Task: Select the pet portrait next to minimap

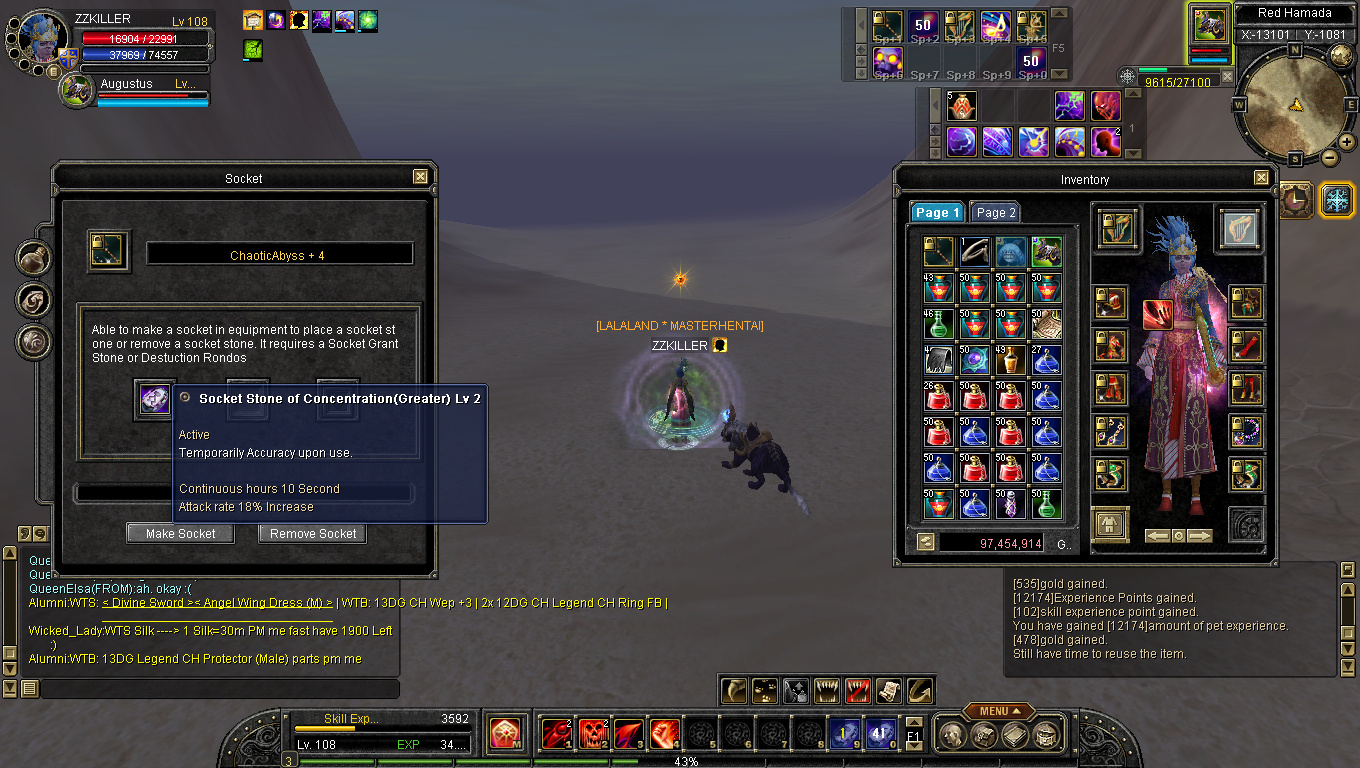Action: (1210, 24)
